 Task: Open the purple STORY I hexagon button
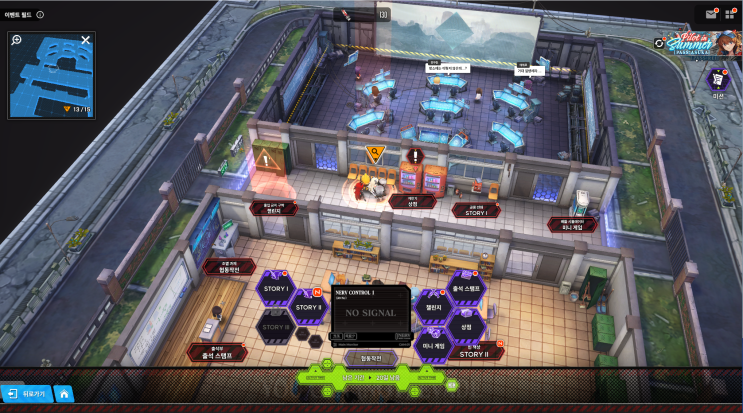coord(275,289)
